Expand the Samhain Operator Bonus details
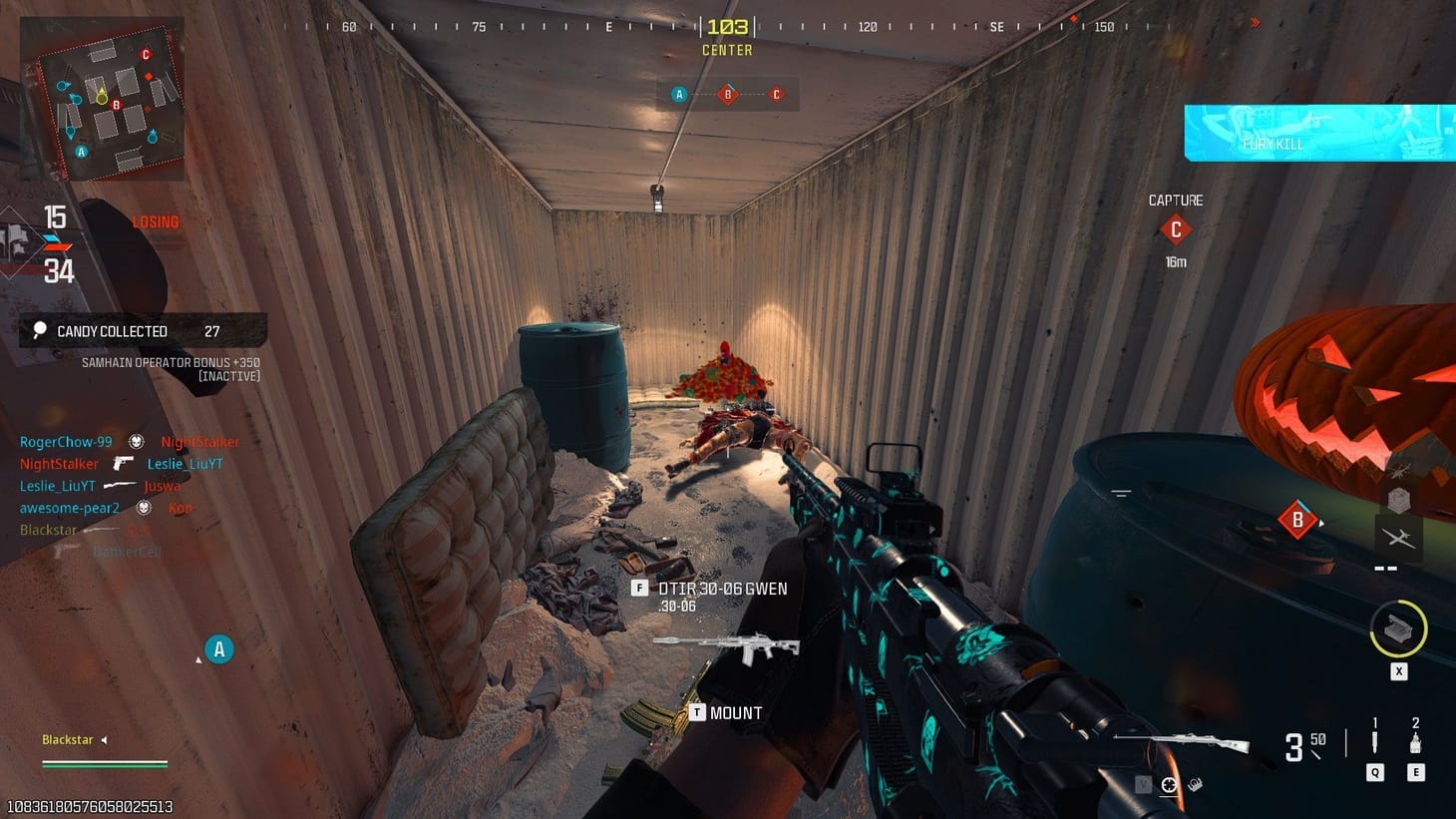Viewport: 1456px width, 819px height. (170, 362)
